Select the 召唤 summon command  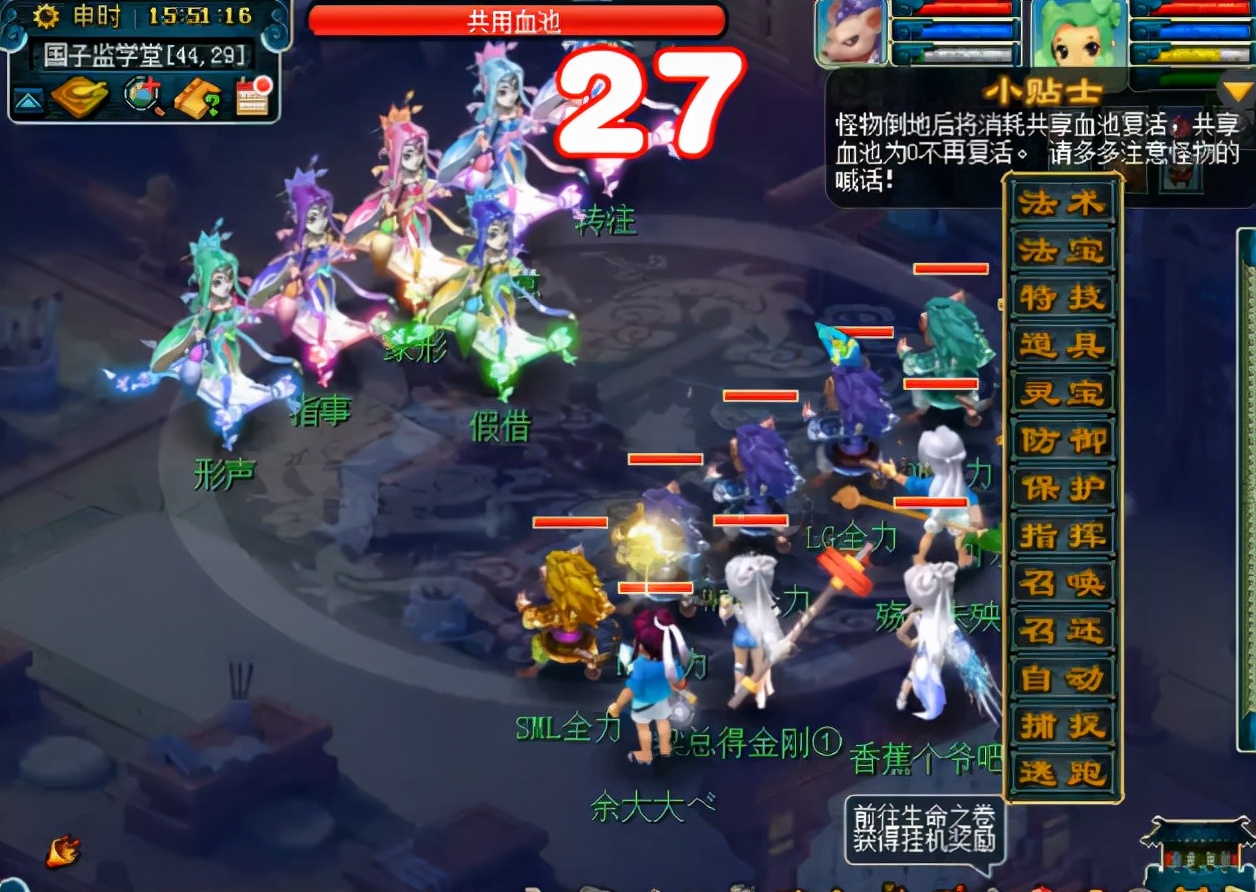coord(1062,583)
